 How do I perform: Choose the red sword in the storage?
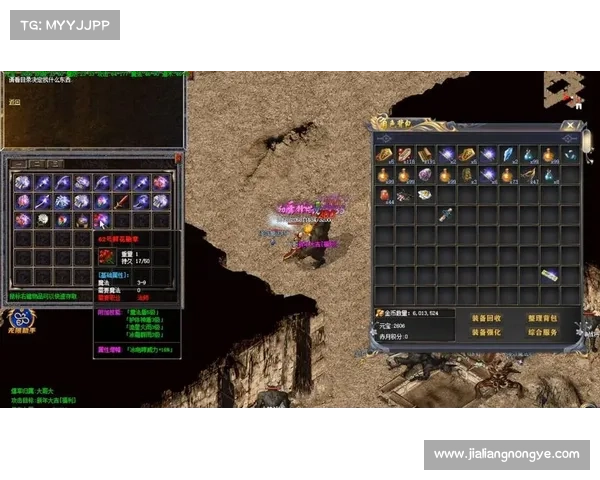pyautogui.click(x=121, y=201)
